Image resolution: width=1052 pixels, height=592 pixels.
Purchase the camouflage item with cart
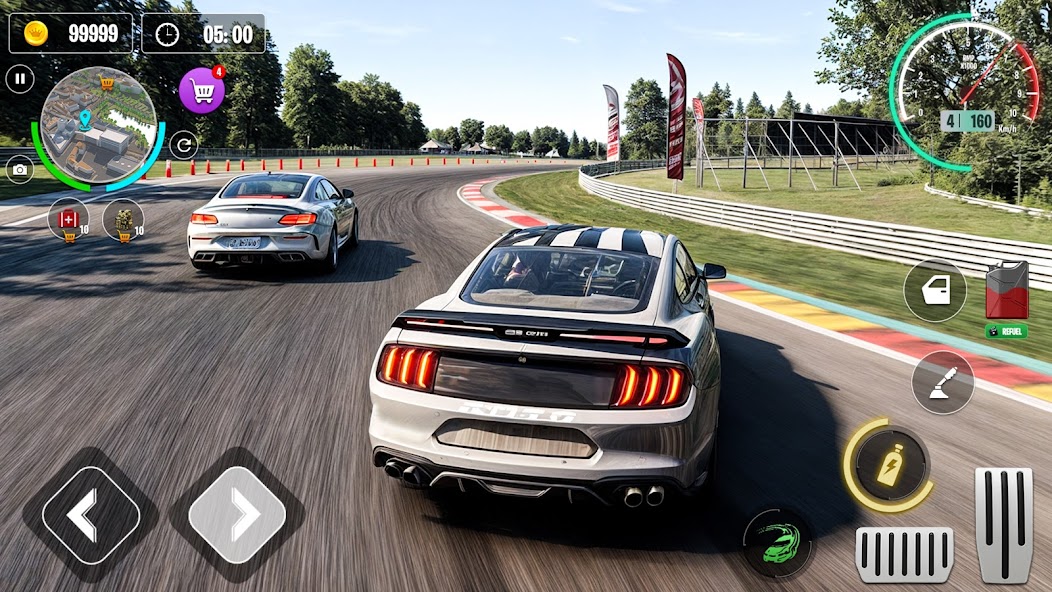124,220
